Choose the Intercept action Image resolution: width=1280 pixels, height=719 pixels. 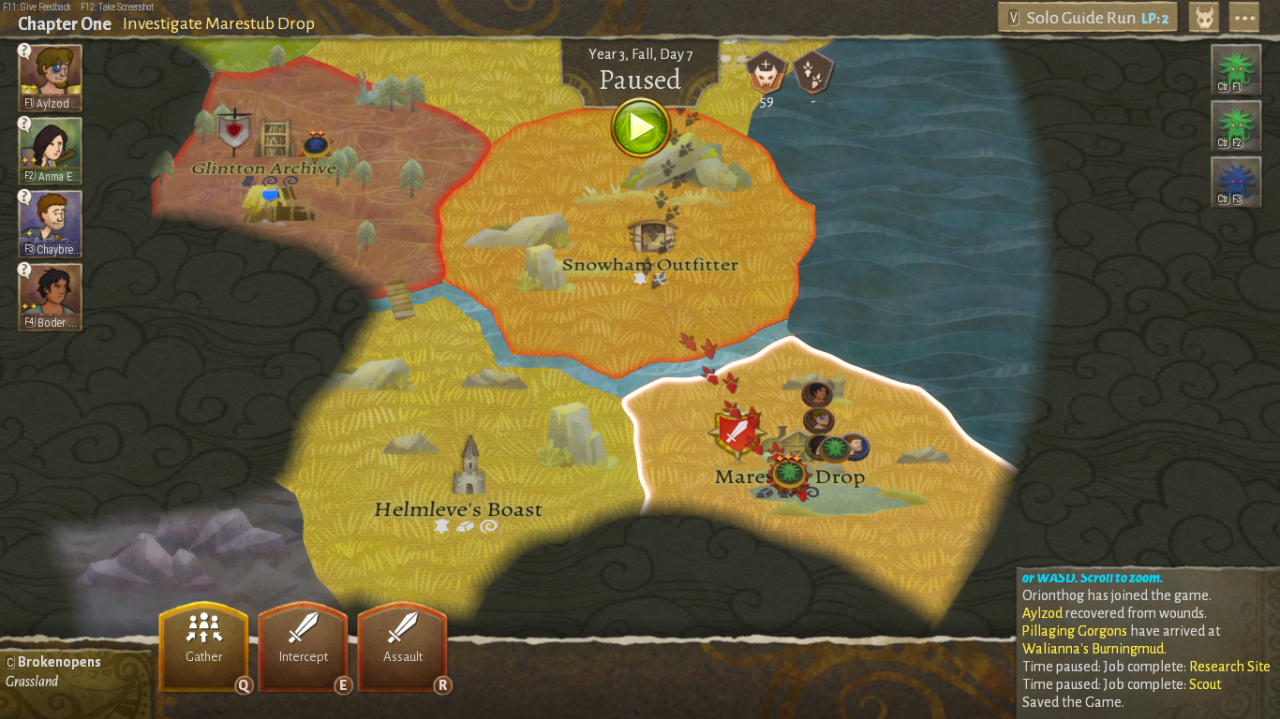pos(303,645)
